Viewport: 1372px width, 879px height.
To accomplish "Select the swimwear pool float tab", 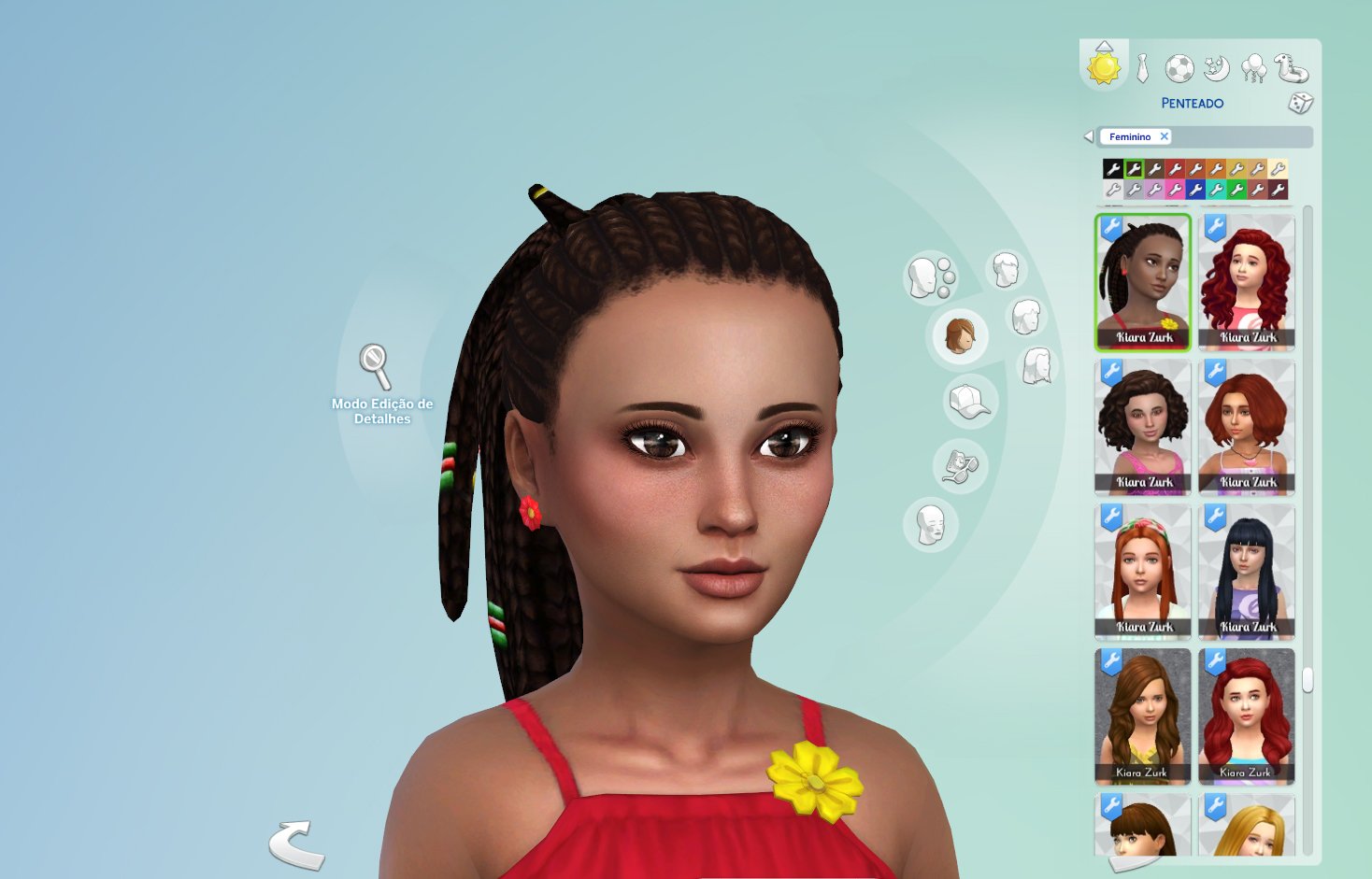I will point(1291,68).
